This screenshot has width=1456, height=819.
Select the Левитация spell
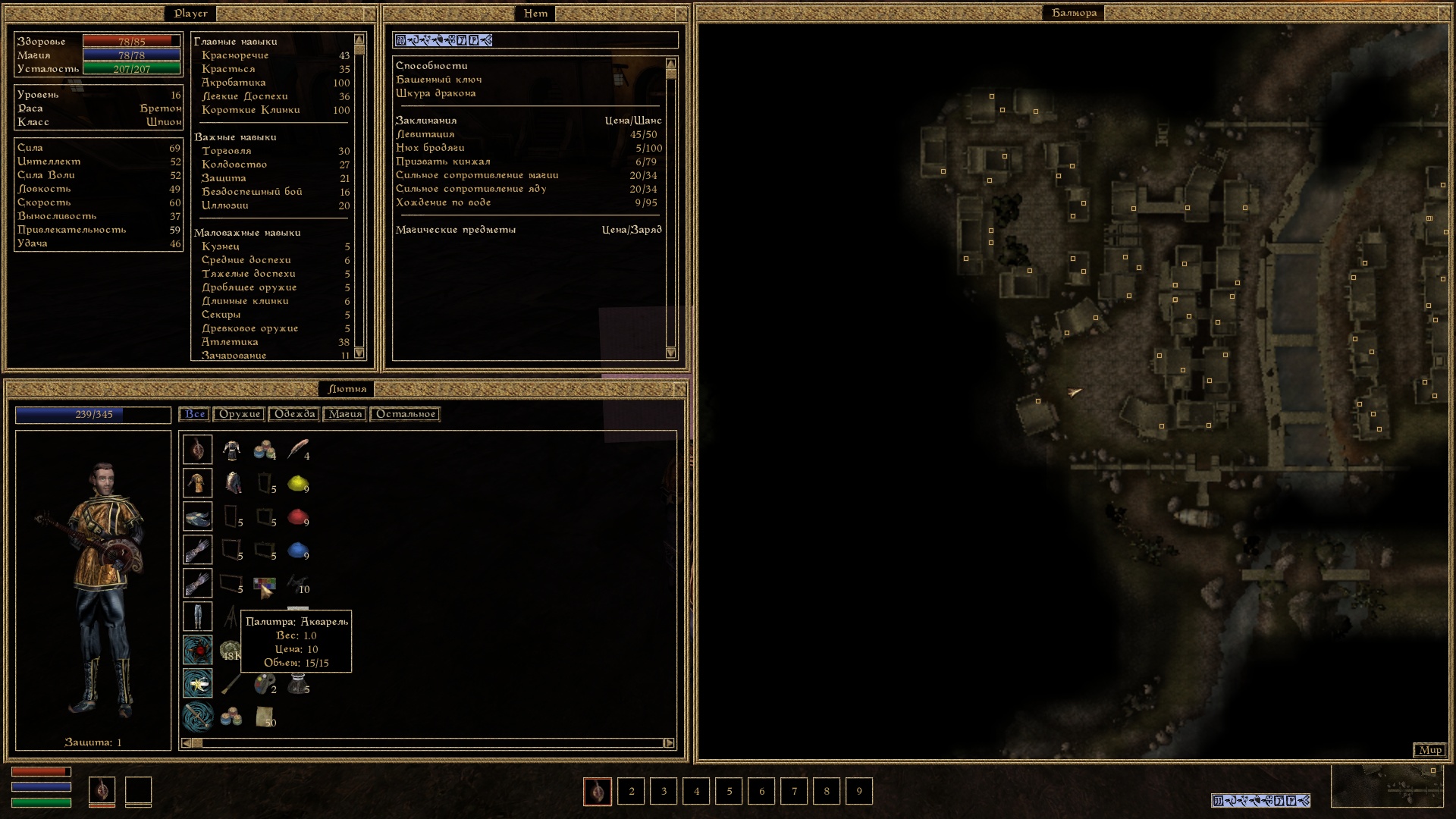click(425, 134)
